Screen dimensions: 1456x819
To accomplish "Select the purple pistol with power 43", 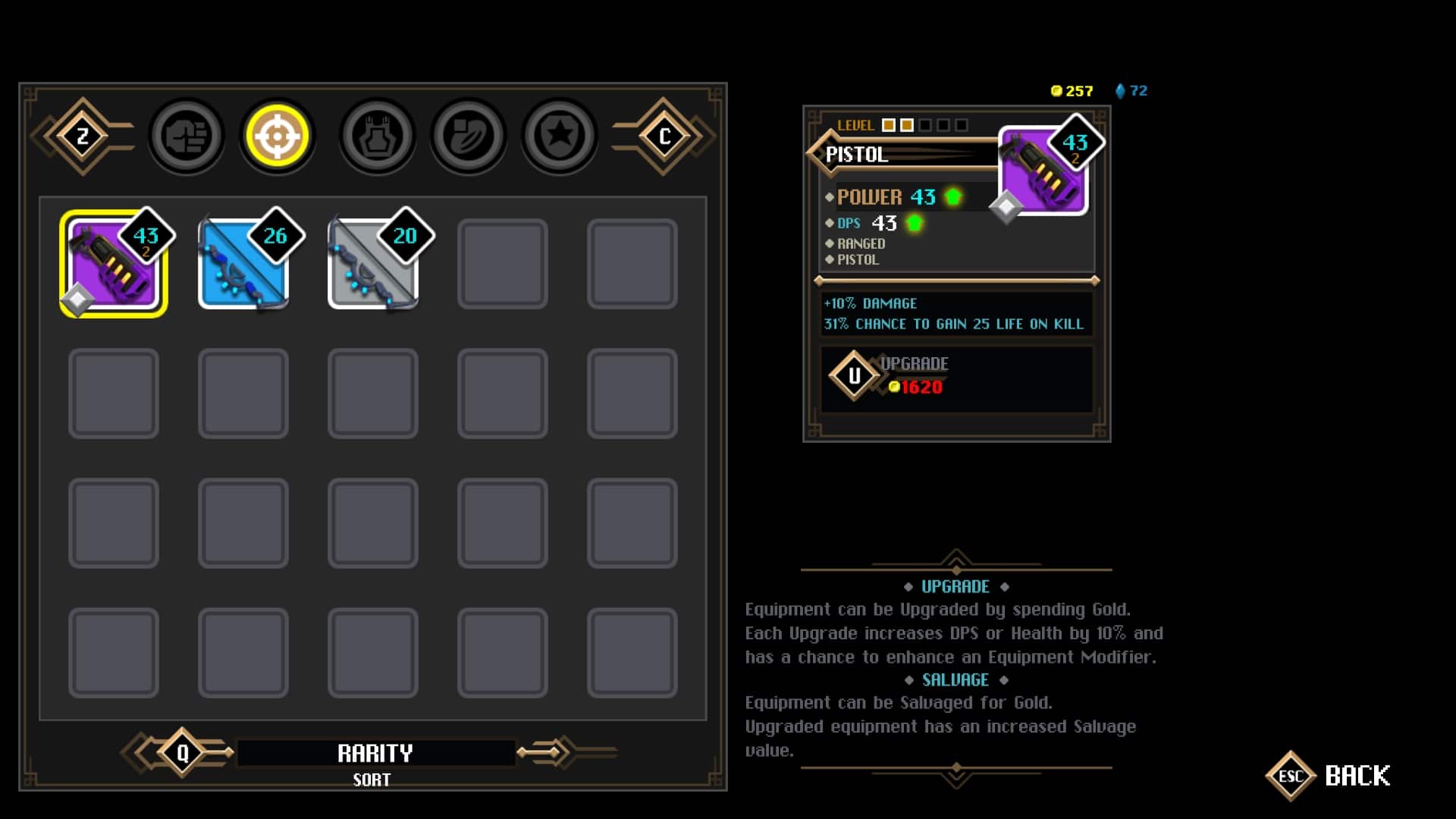I will [x=114, y=264].
